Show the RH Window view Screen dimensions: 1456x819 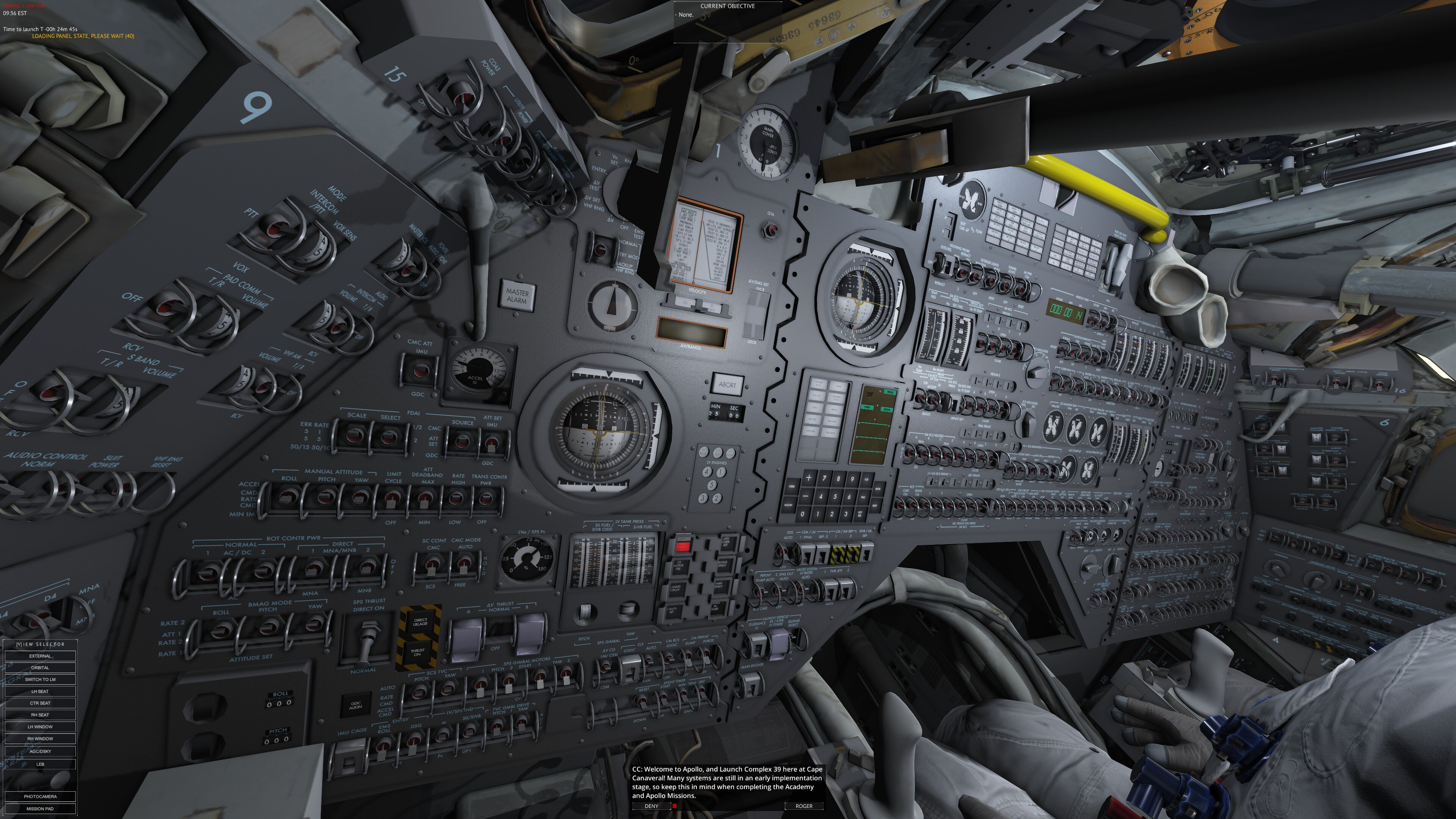pos(40,739)
